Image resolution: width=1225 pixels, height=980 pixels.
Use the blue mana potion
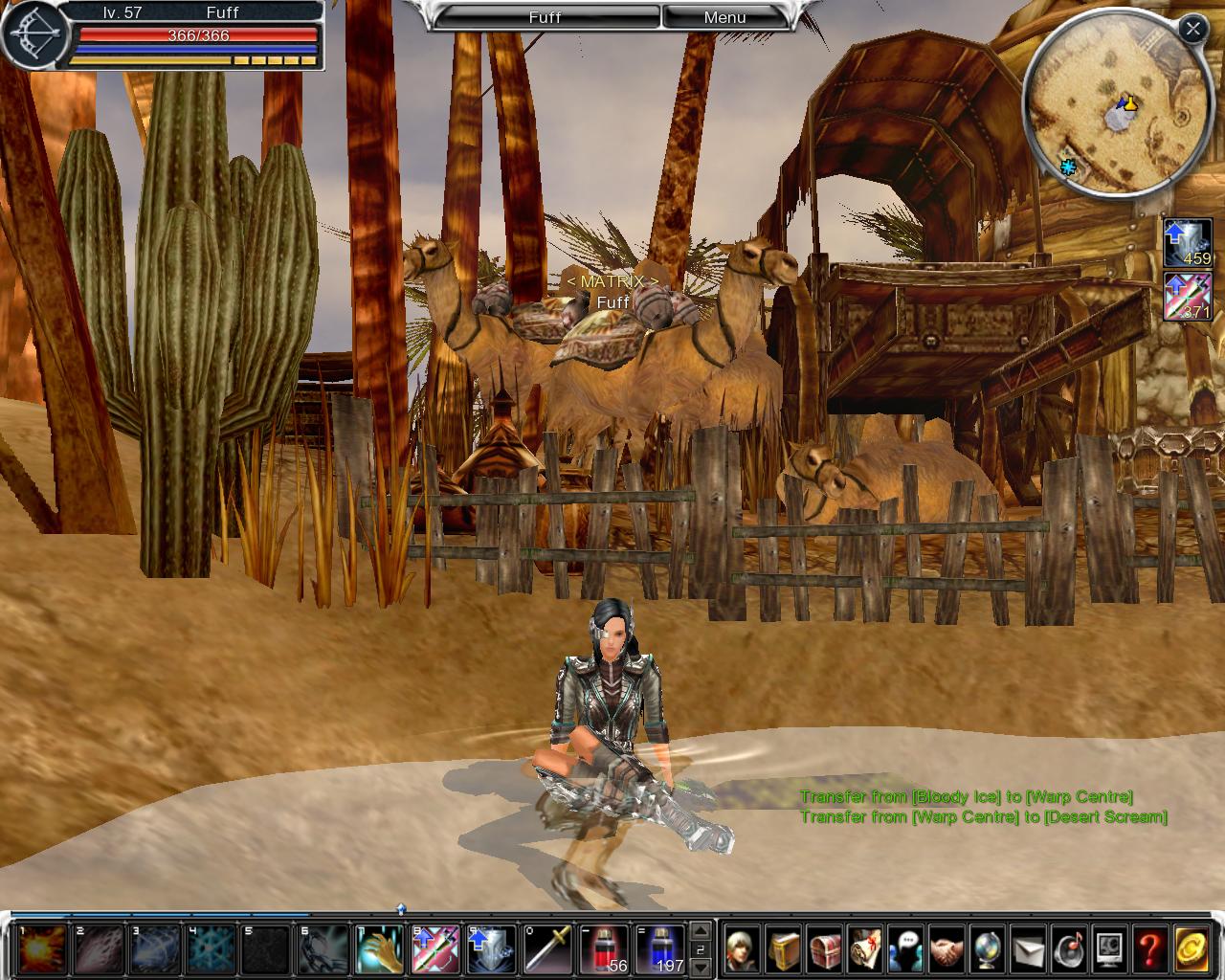point(659,948)
